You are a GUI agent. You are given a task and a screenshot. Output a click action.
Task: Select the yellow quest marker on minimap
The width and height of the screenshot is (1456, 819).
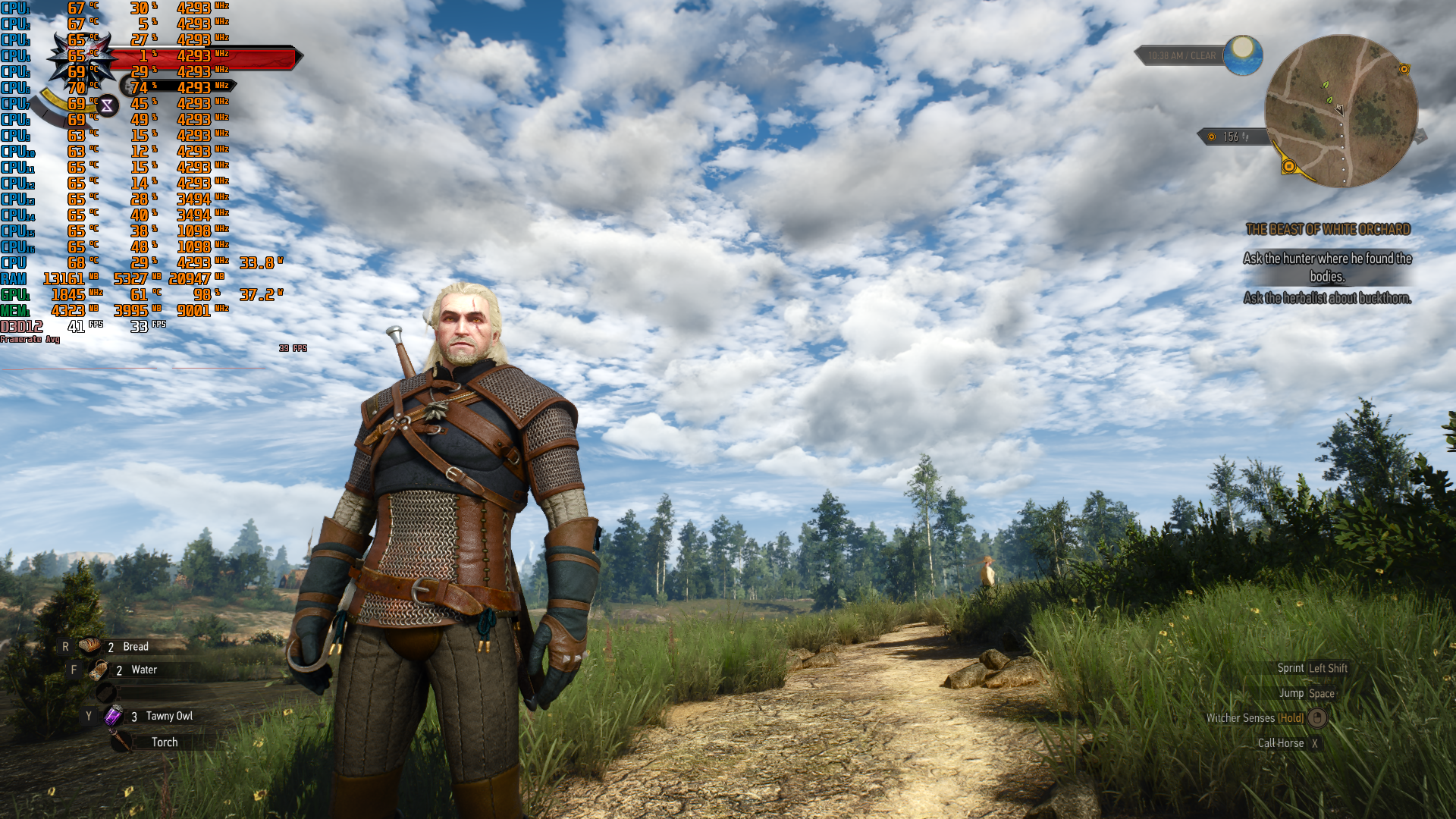coord(1288,166)
